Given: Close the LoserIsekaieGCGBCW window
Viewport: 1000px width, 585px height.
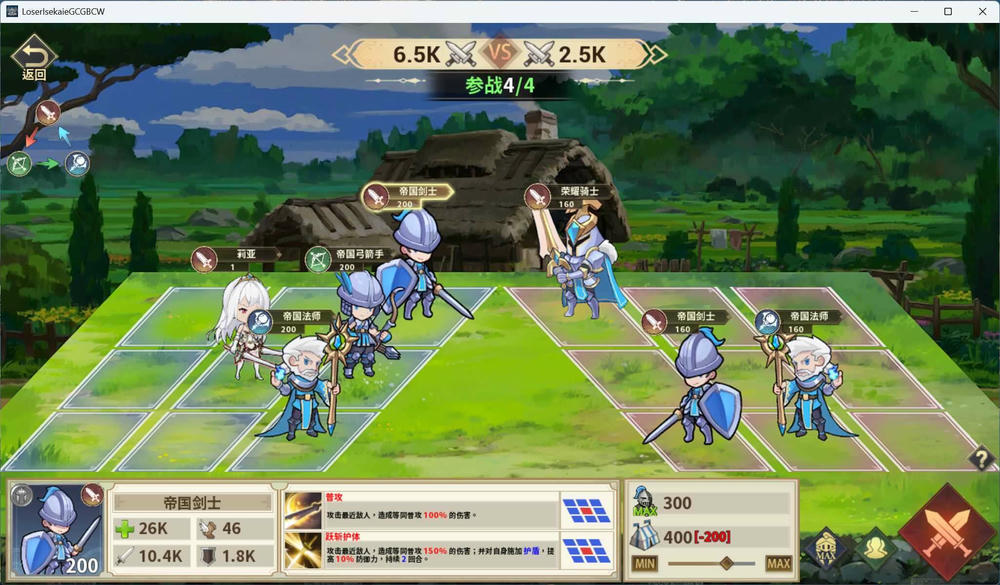Looking at the screenshot, I should pyautogui.click(x=982, y=11).
